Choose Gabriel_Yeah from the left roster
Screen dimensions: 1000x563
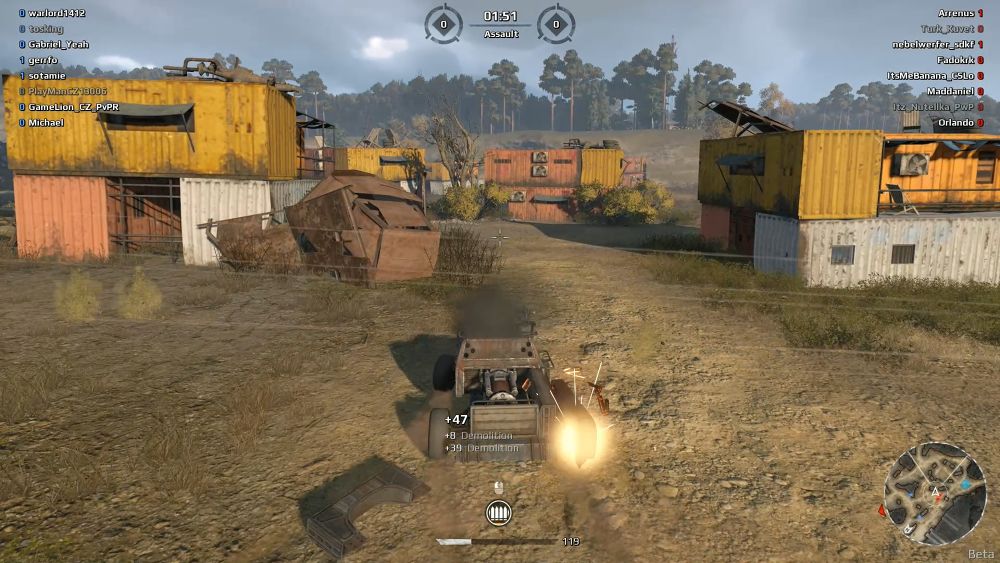(58, 44)
